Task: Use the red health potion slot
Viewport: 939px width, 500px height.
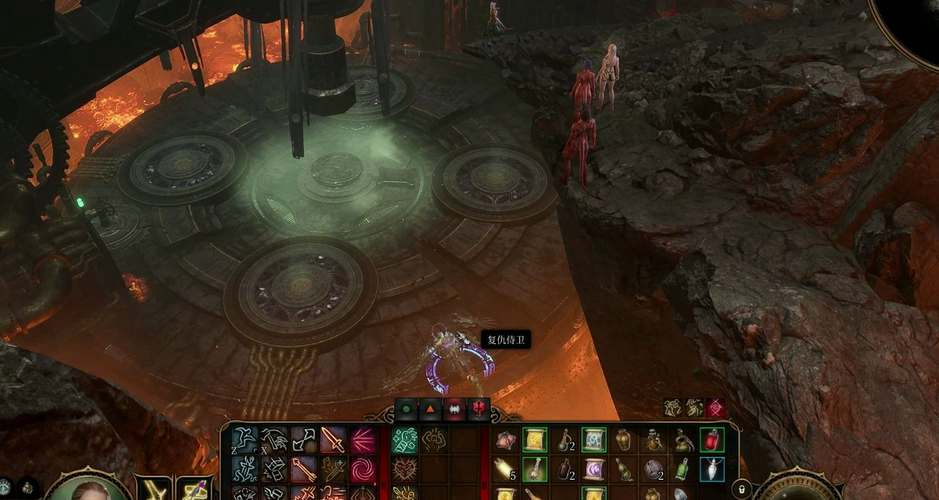Action: 712,439
